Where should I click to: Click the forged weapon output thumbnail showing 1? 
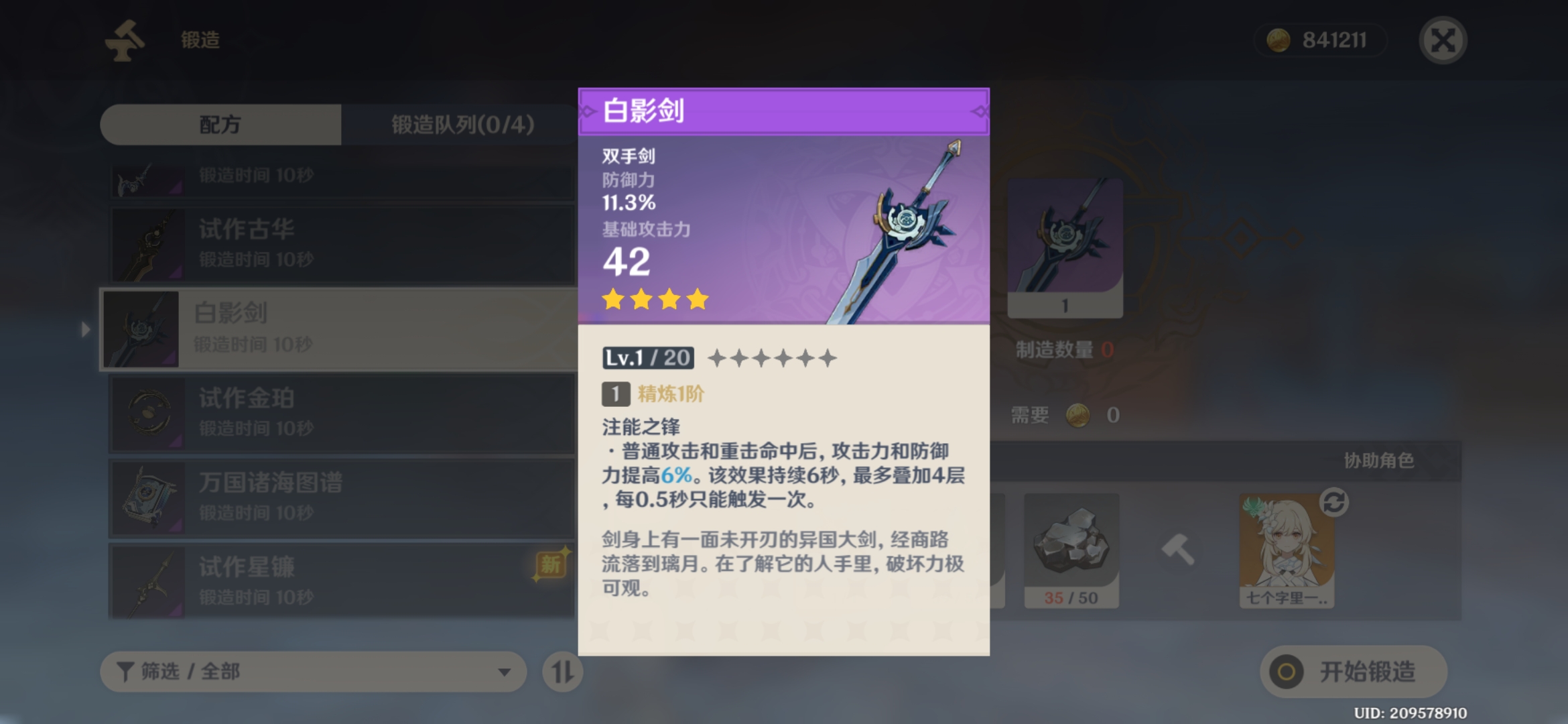pos(1064,248)
